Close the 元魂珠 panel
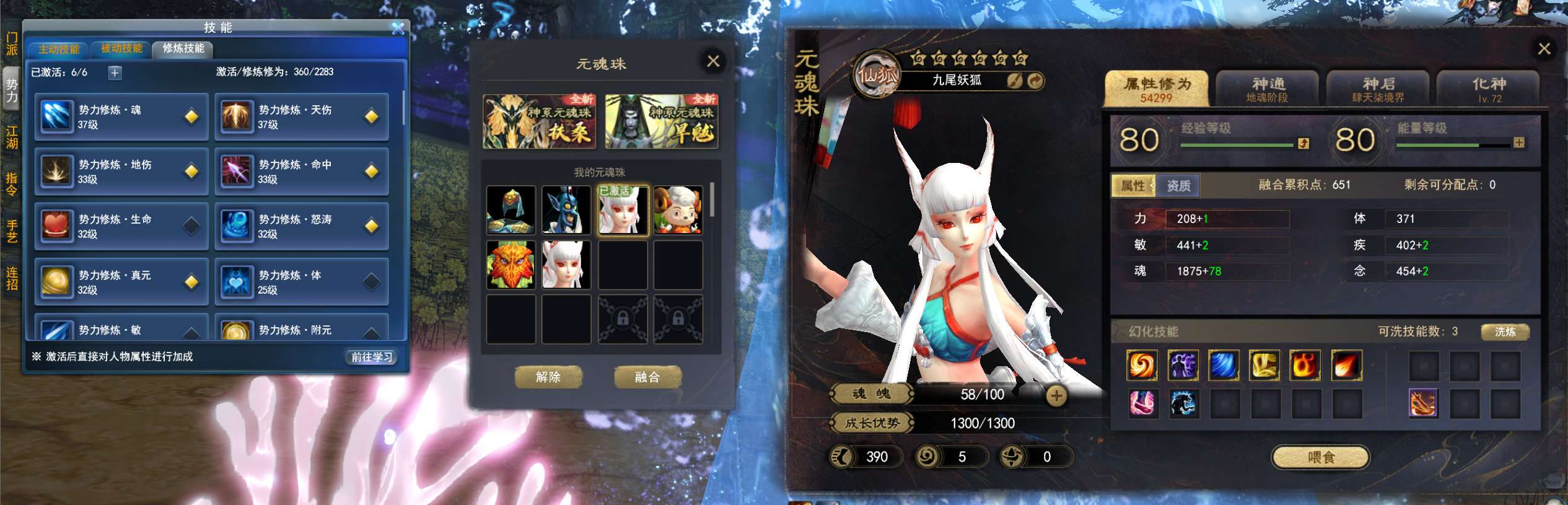This screenshot has height=505, width=1568. [x=713, y=61]
